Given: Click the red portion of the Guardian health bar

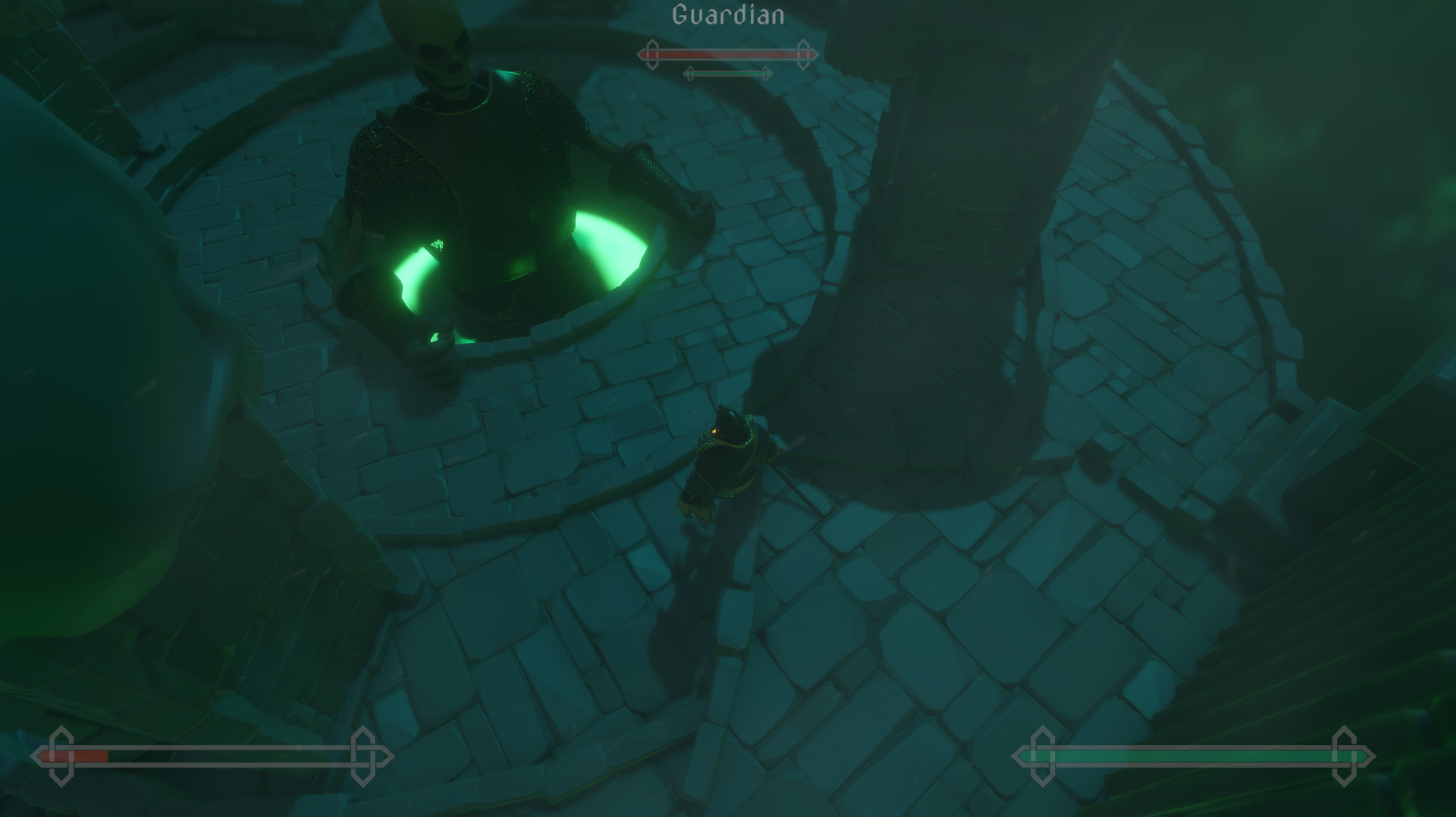Looking at the screenshot, I should [720, 54].
